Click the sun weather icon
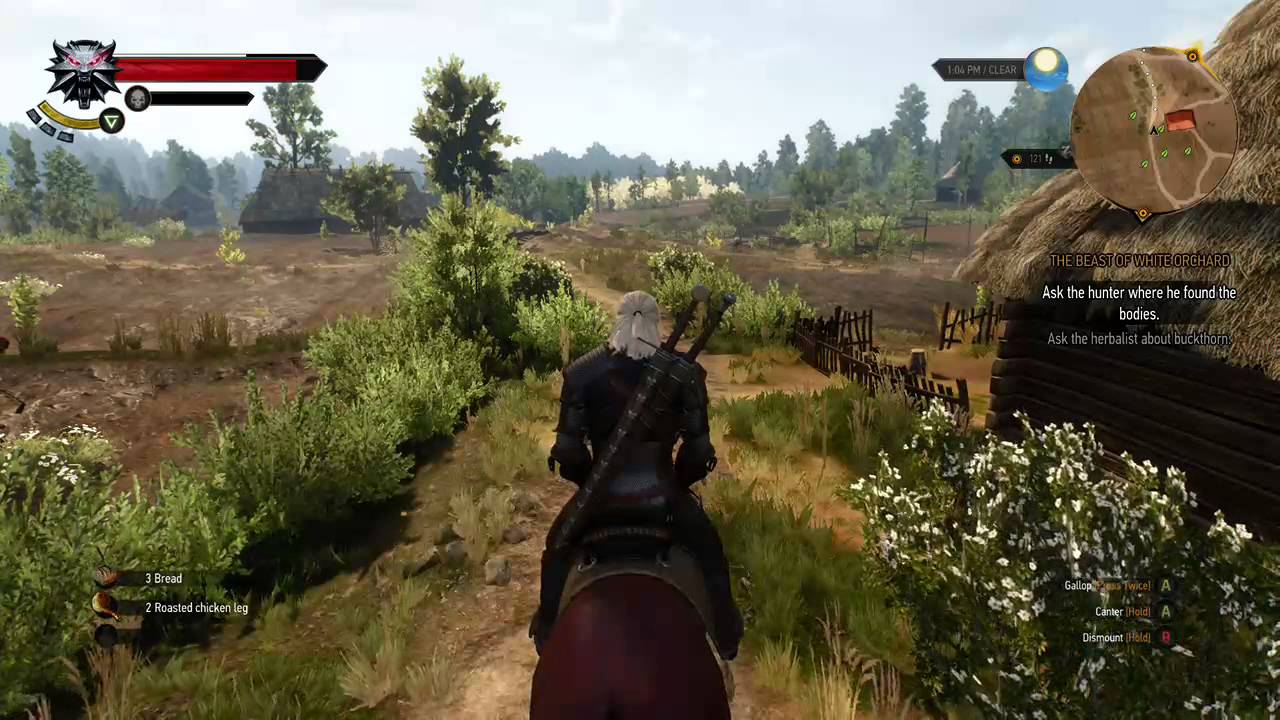1280x720 pixels. pyautogui.click(x=1046, y=66)
